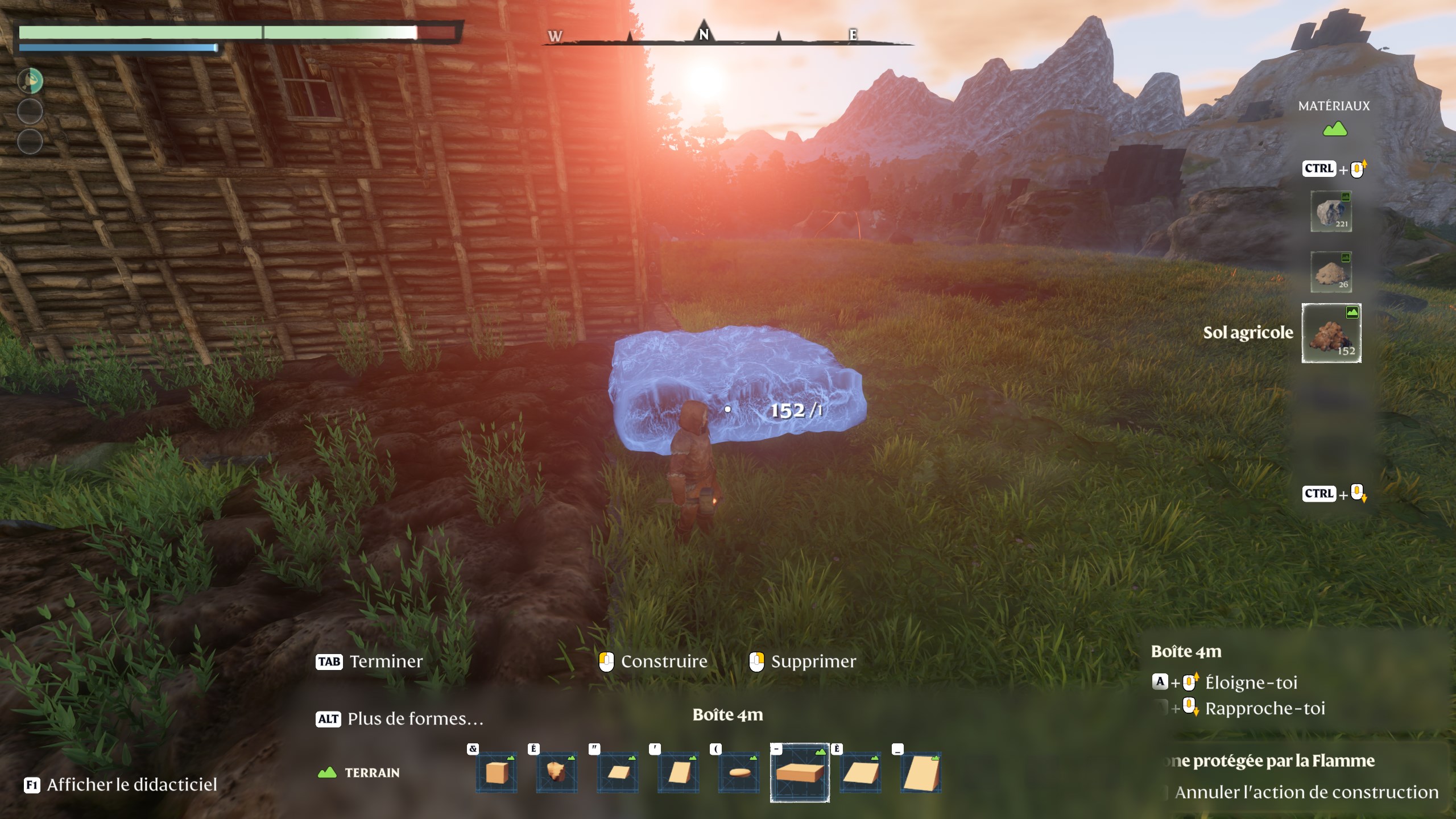Image resolution: width=1456 pixels, height=819 pixels.
Task: Choose the ramp shape slot marked È
Action: [861, 773]
